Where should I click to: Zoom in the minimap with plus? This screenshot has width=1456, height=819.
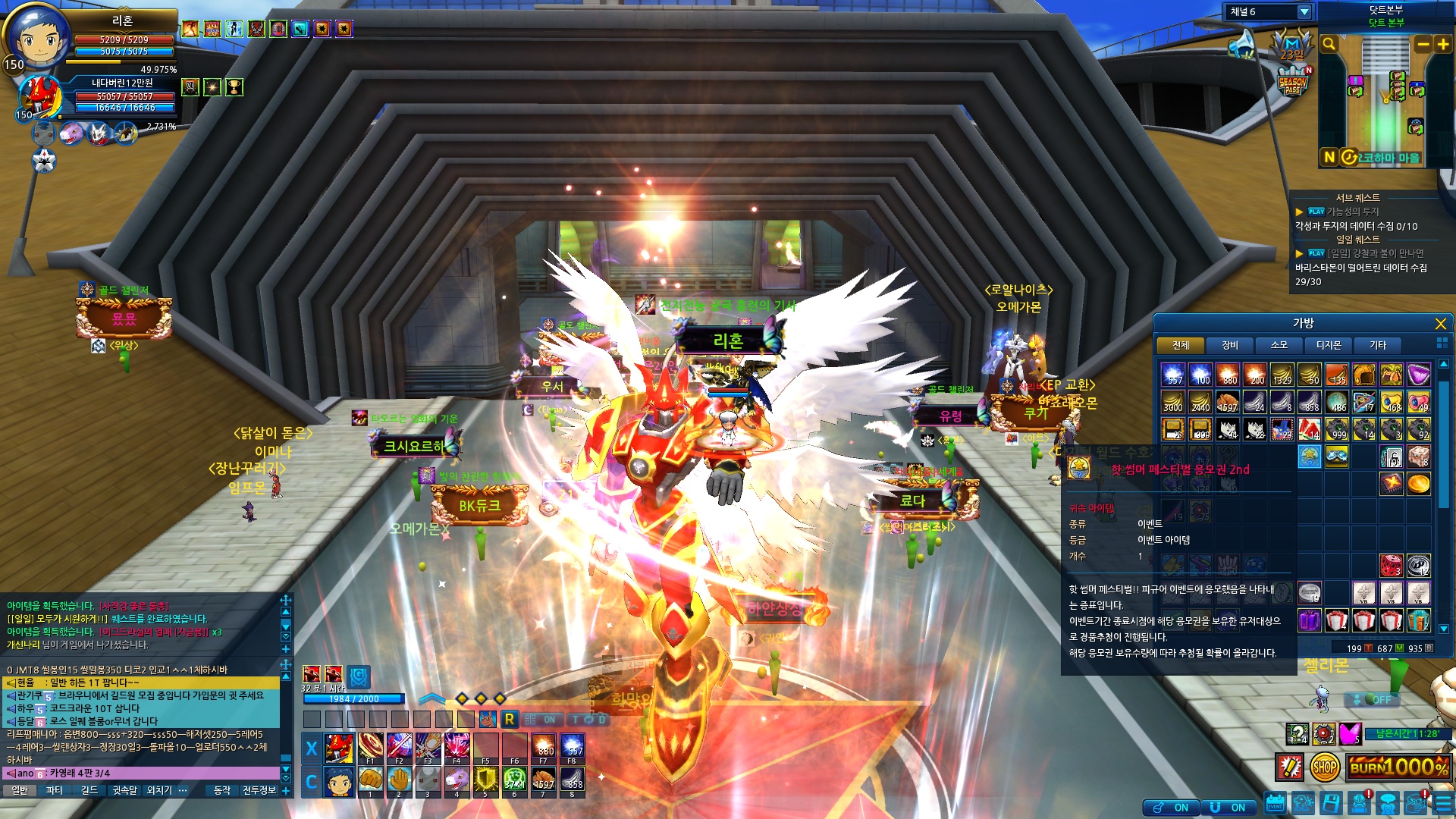(x=1442, y=44)
